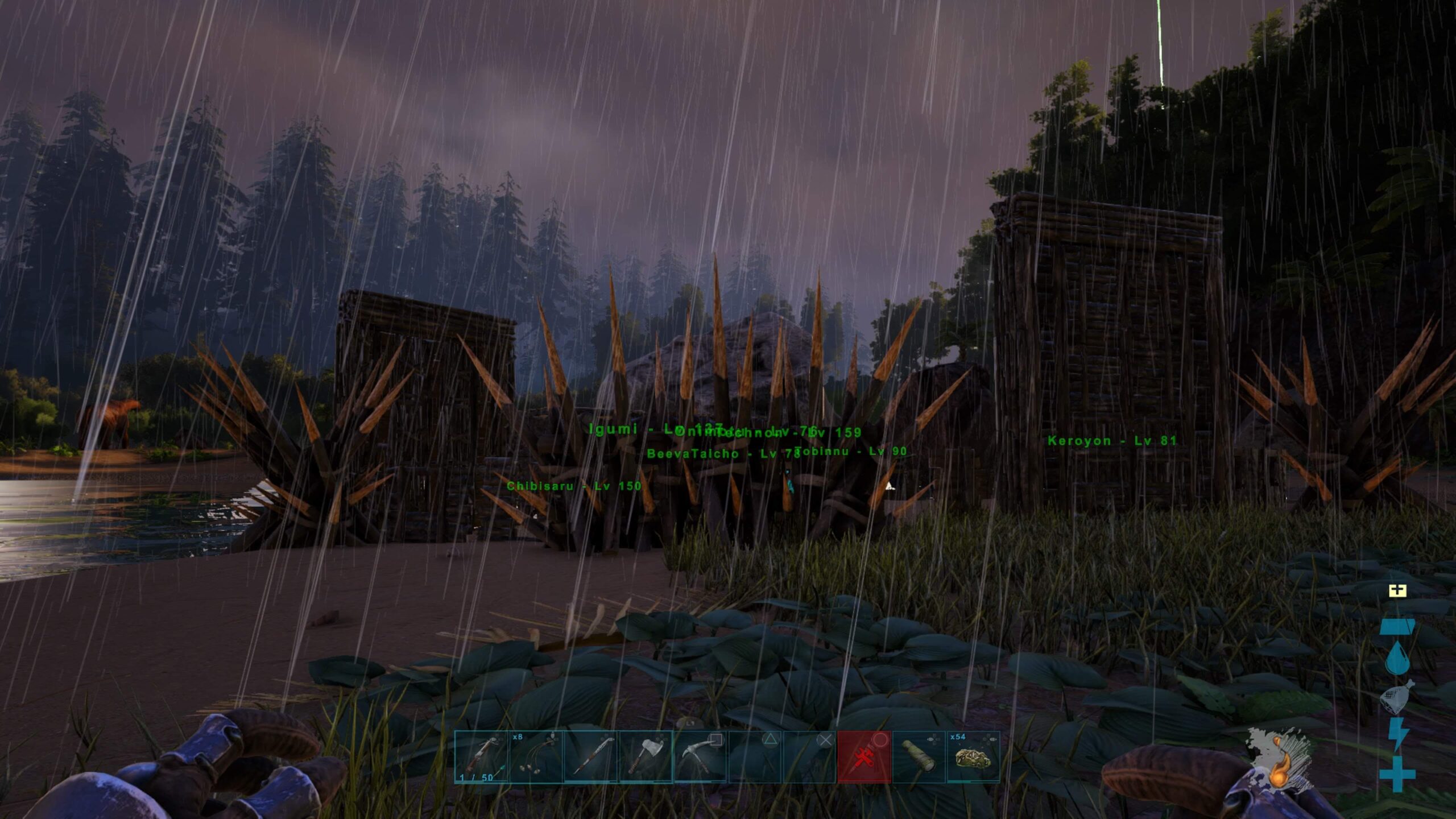Use the item stack marked x54
Image resolution: width=1456 pixels, height=819 pixels.
pos(973,757)
